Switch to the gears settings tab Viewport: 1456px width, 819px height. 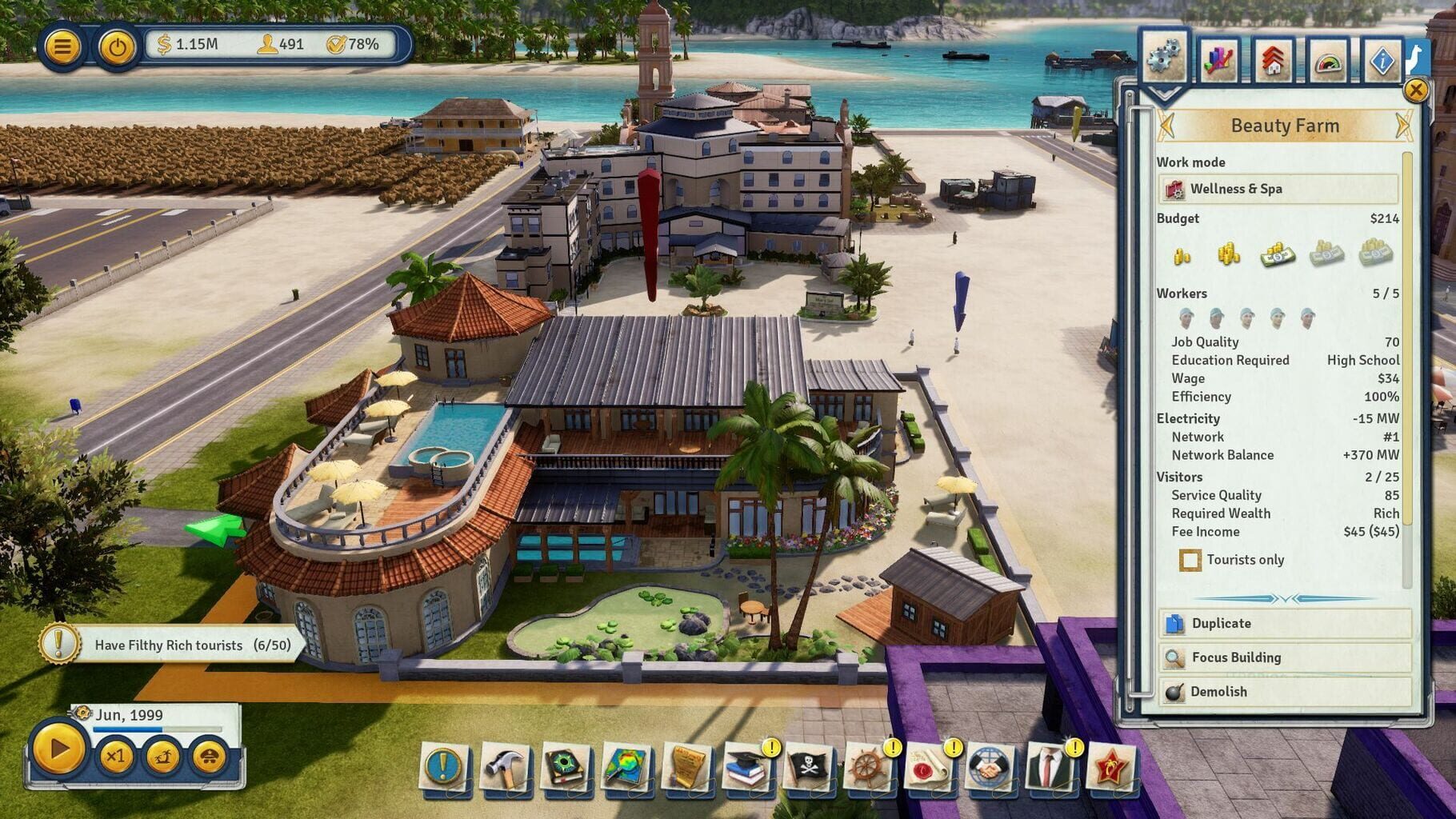pyautogui.click(x=1166, y=56)
